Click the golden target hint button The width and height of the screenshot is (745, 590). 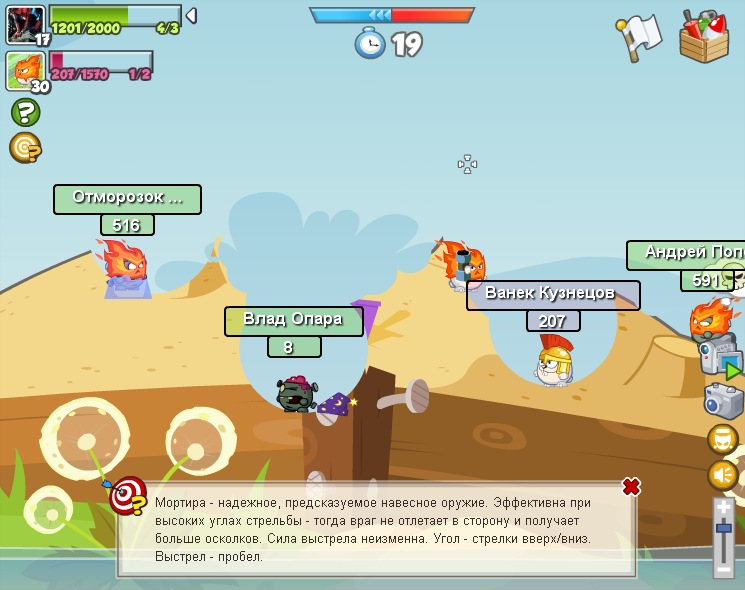[x=25, y=148]
